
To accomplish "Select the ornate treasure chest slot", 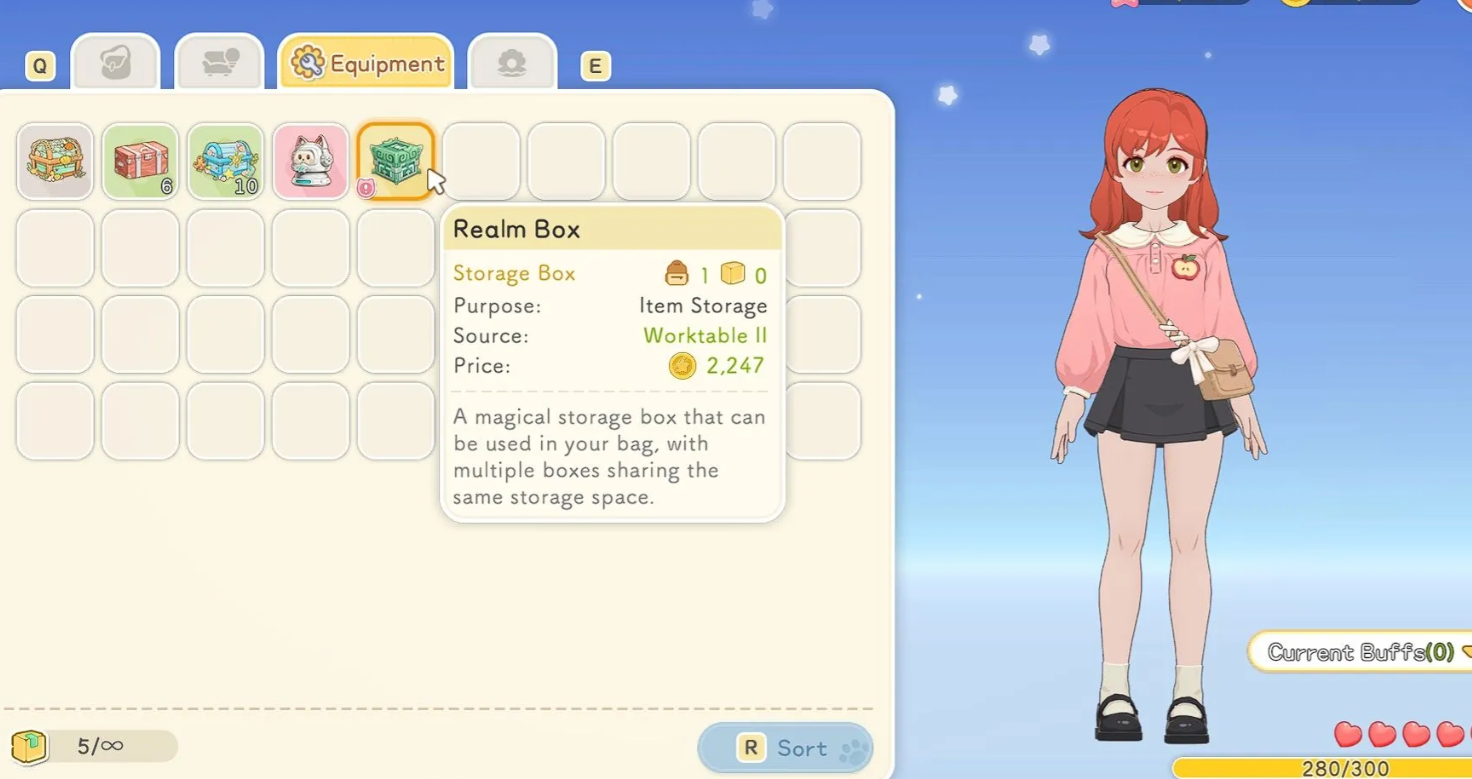I will coord(55,161).
